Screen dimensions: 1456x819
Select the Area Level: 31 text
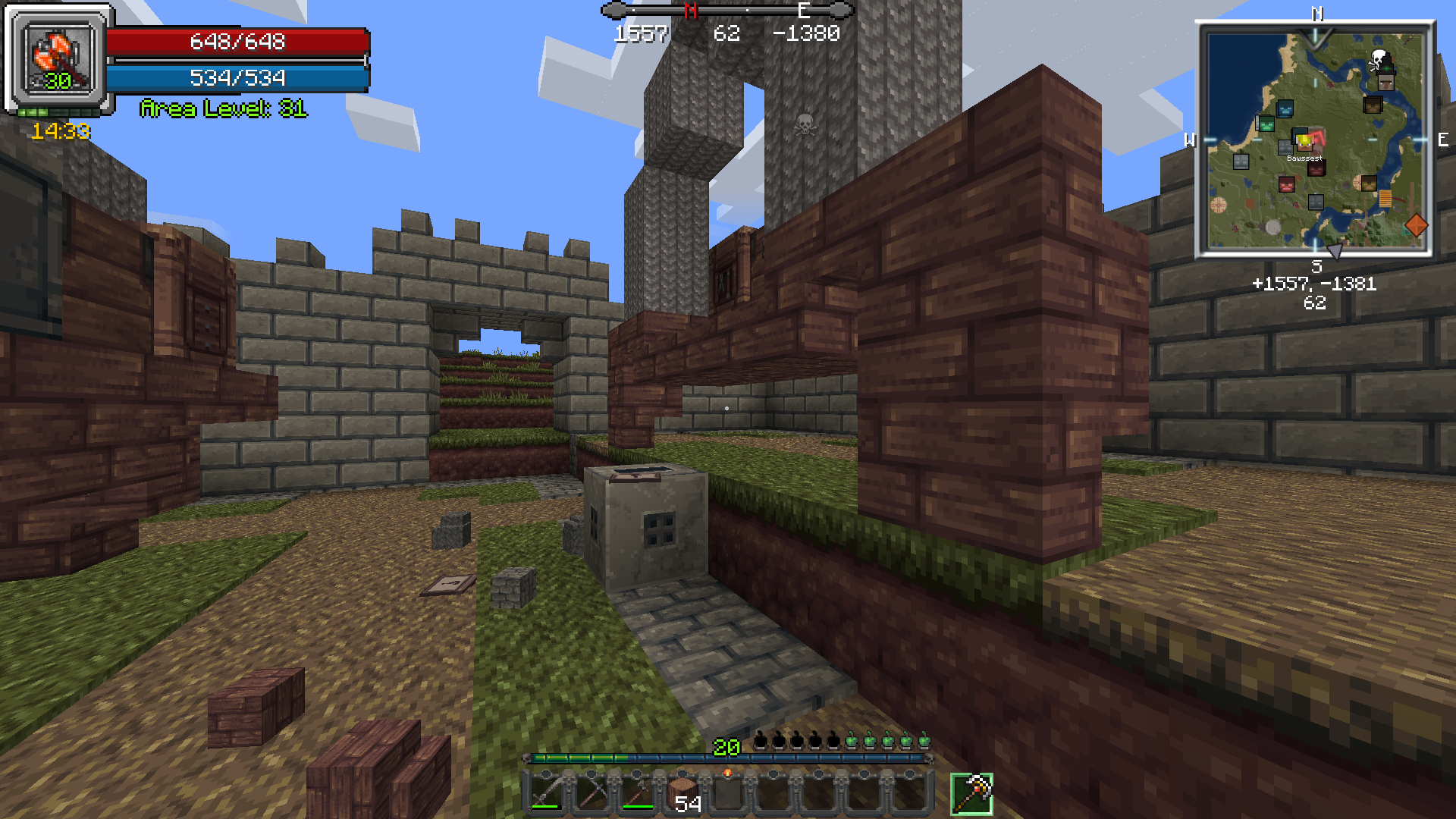pyautogui.click(x=224, y=109)
